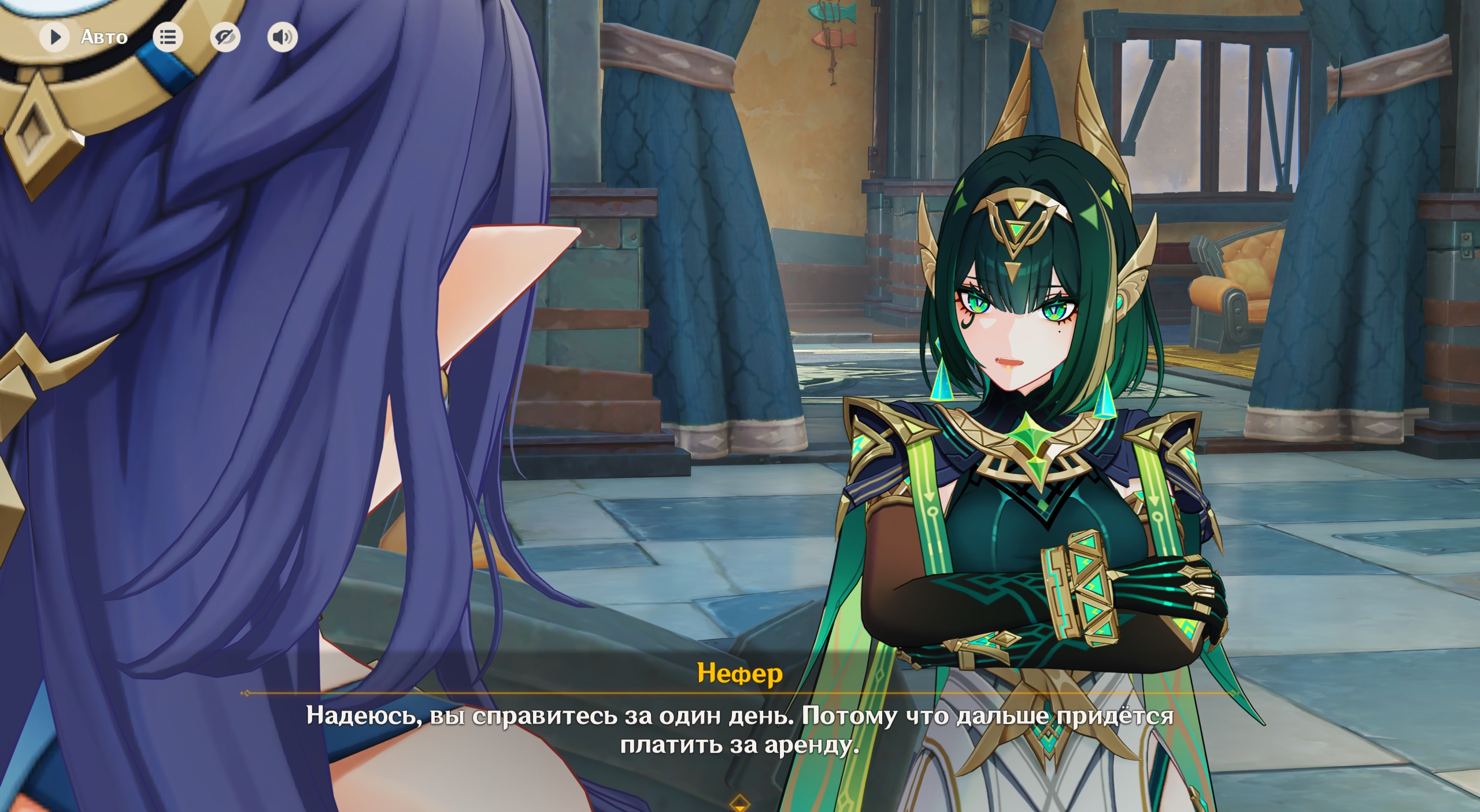
Task: Open the dialogue history log
Action: pyautogui.click(x=168, y=38)
